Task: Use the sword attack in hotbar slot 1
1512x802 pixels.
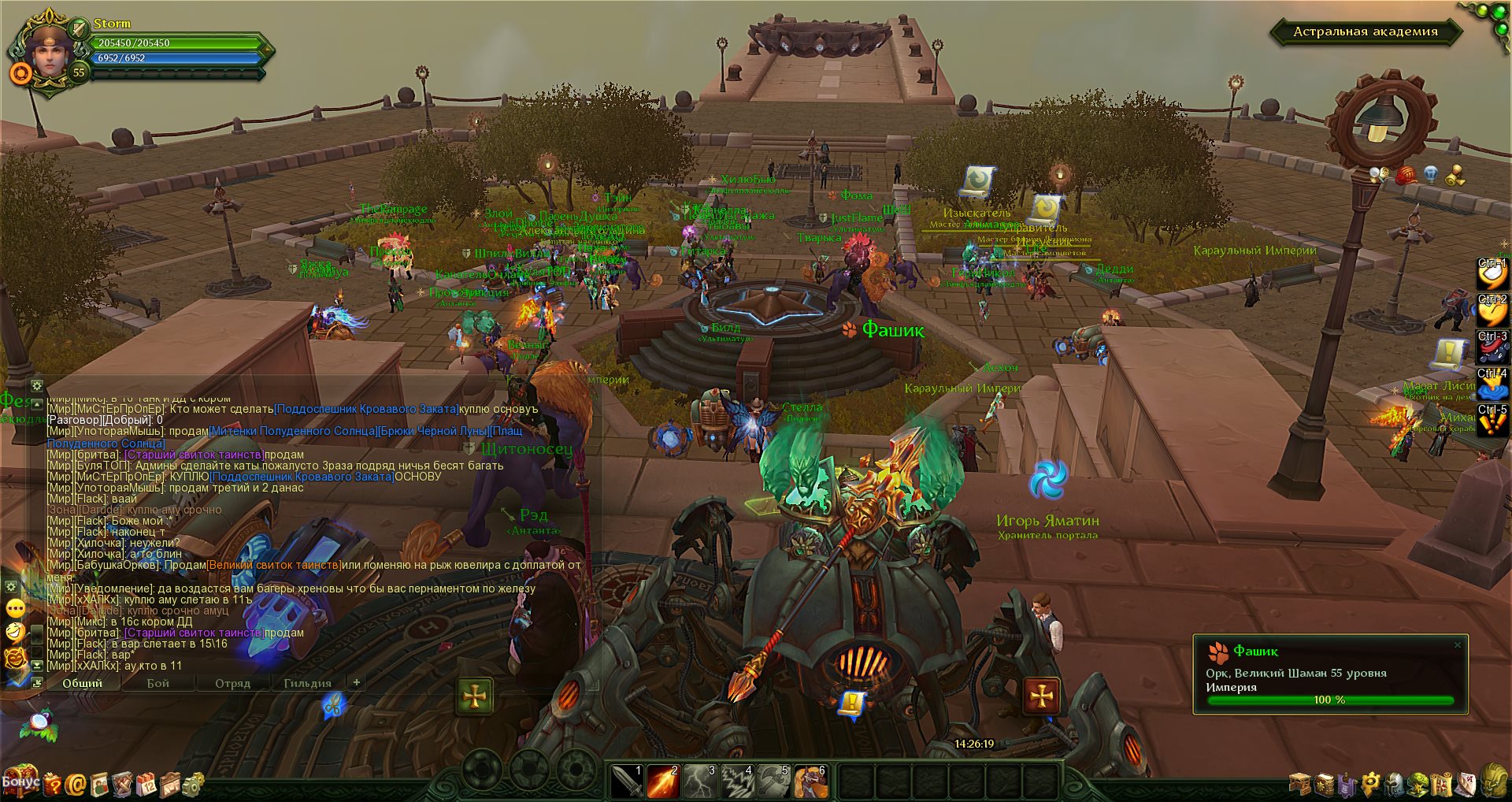Action: coord(627,781)
